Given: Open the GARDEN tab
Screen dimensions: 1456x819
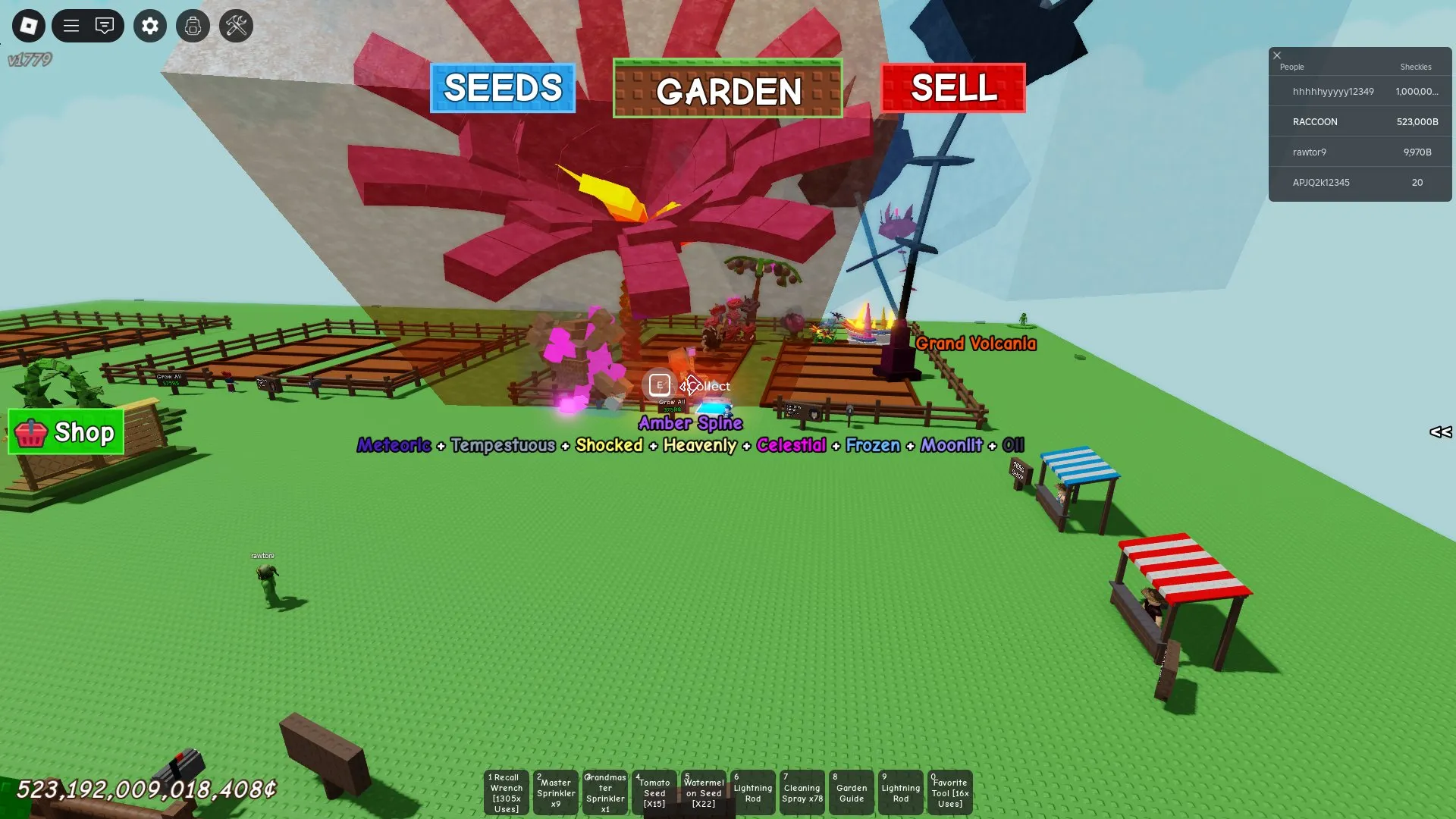Looking at the screenshot, I should (727, 92).
